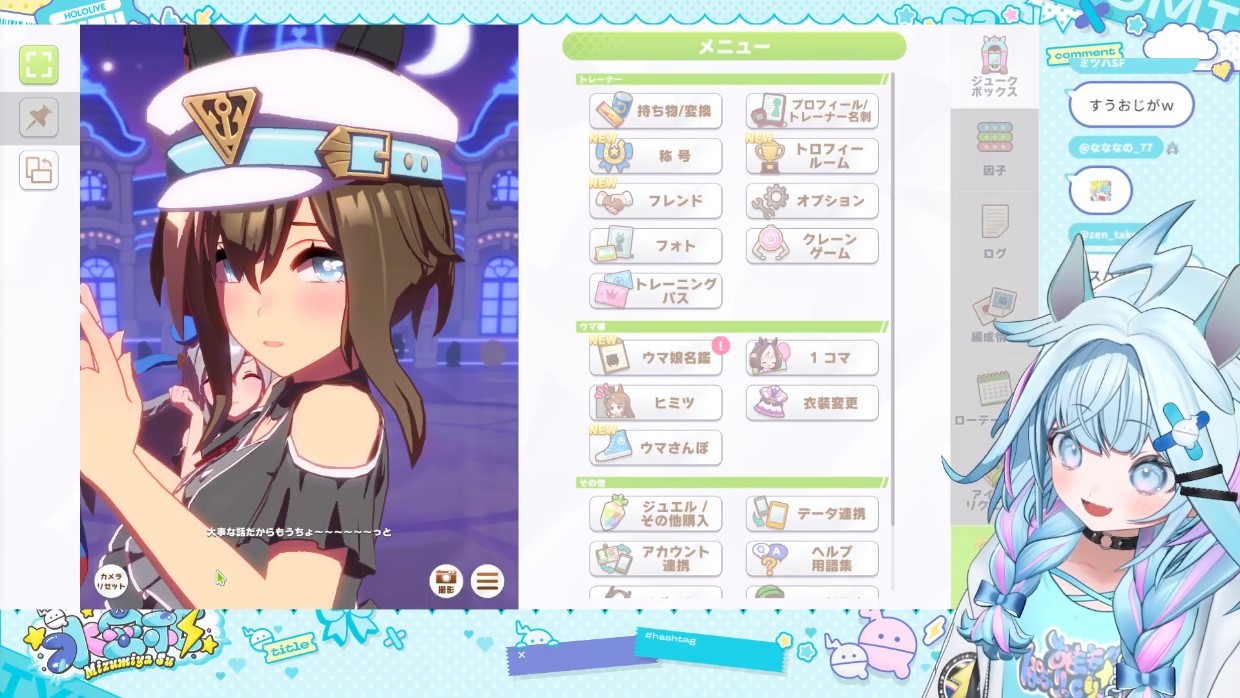Open ヘルプ用語集 help glossary

(812, 559)
